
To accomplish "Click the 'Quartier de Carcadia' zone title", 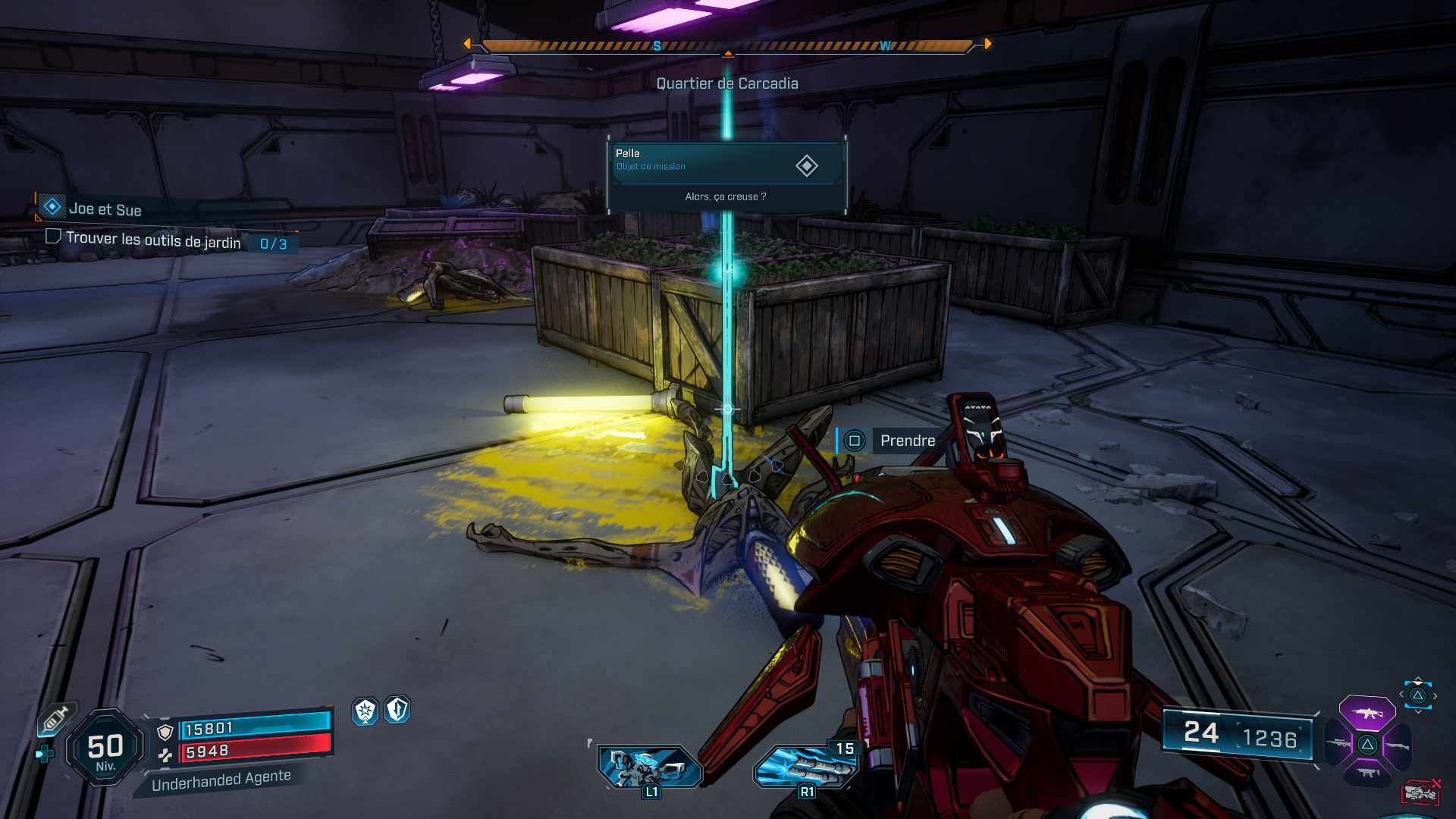I will tap(726, 83).
